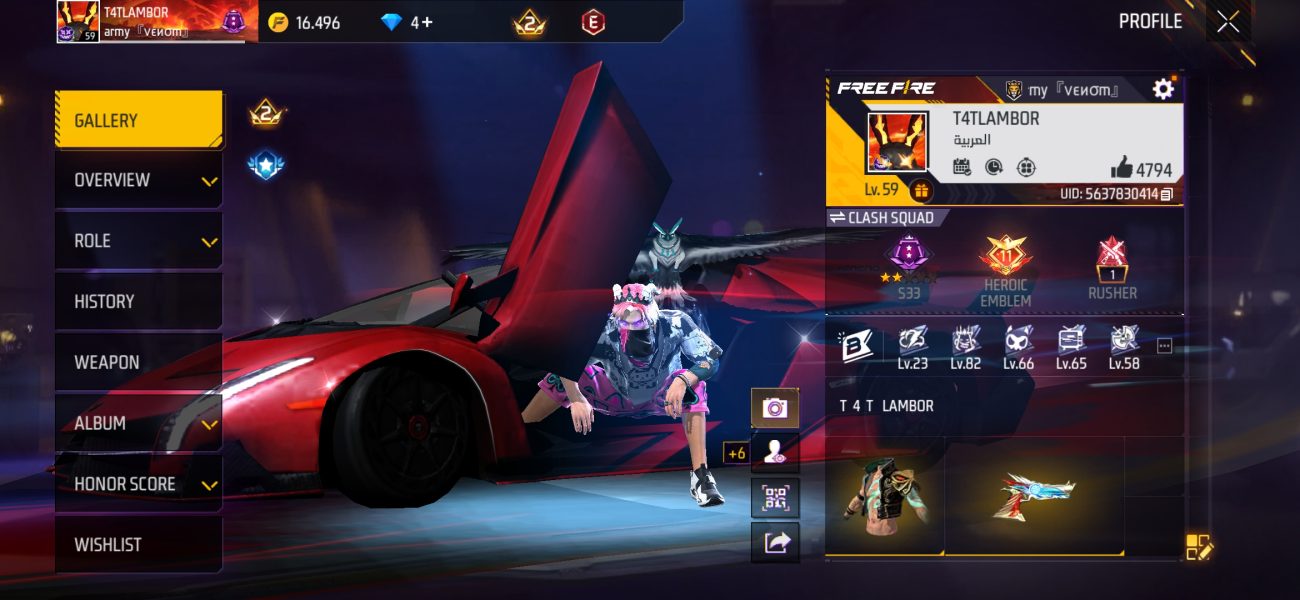Open the Wishlist tab
Screen dimensions: 1300x600
tap(138, 545)
